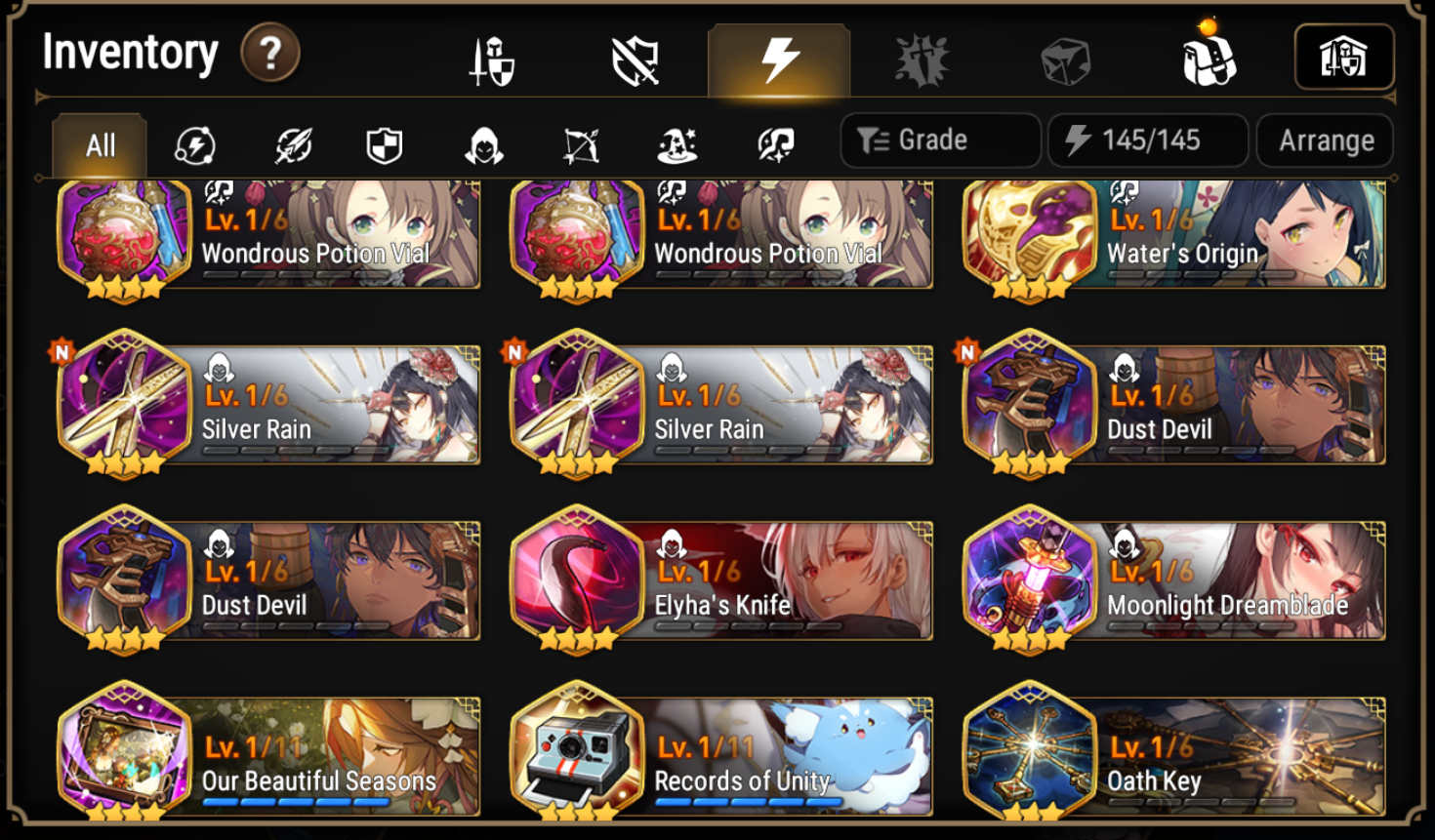
Task: Filter artifacts by the hooded Thief class icon
Action: click(485, 145)
